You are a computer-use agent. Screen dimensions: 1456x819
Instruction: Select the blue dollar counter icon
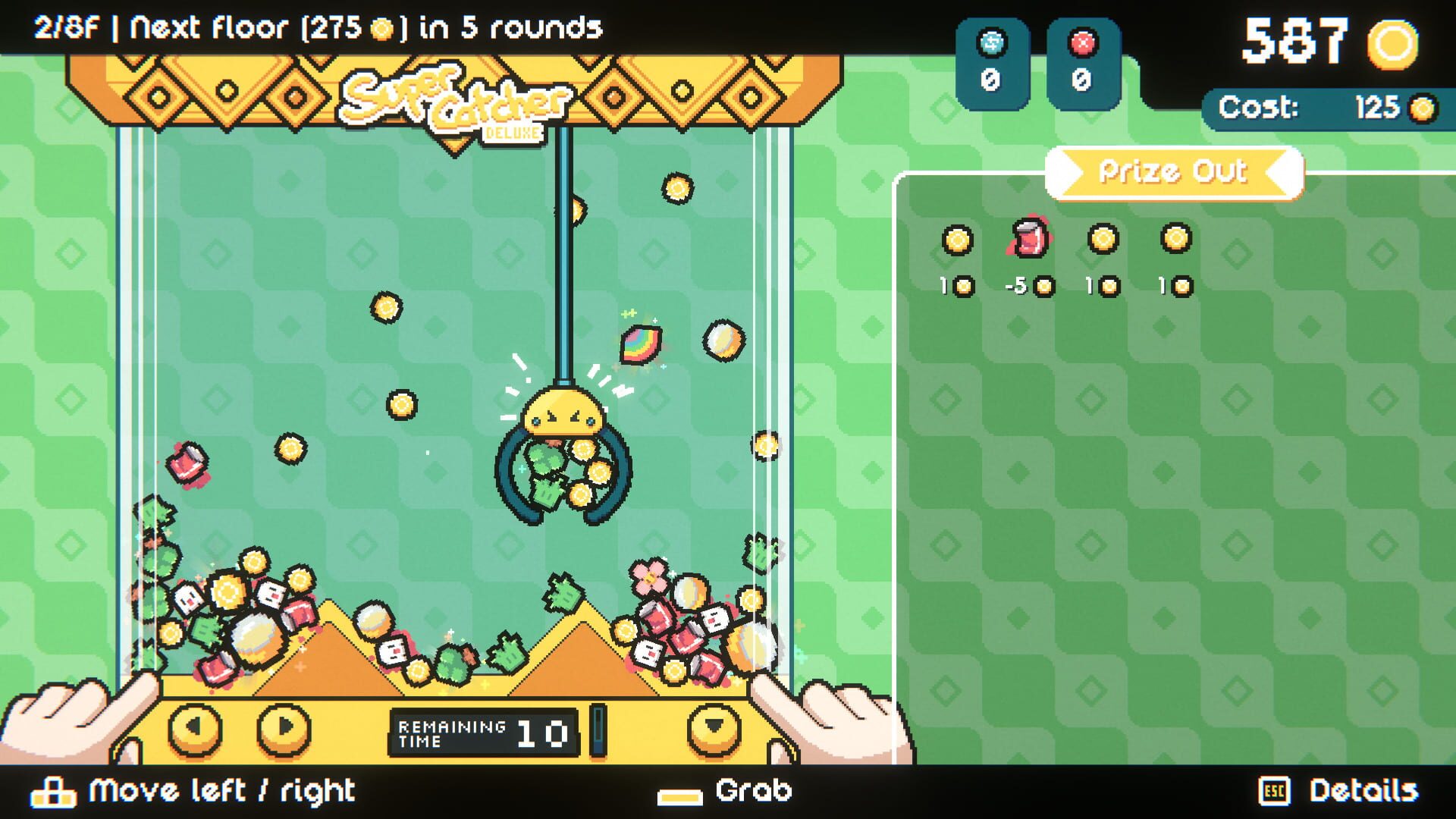click(993, 44)
